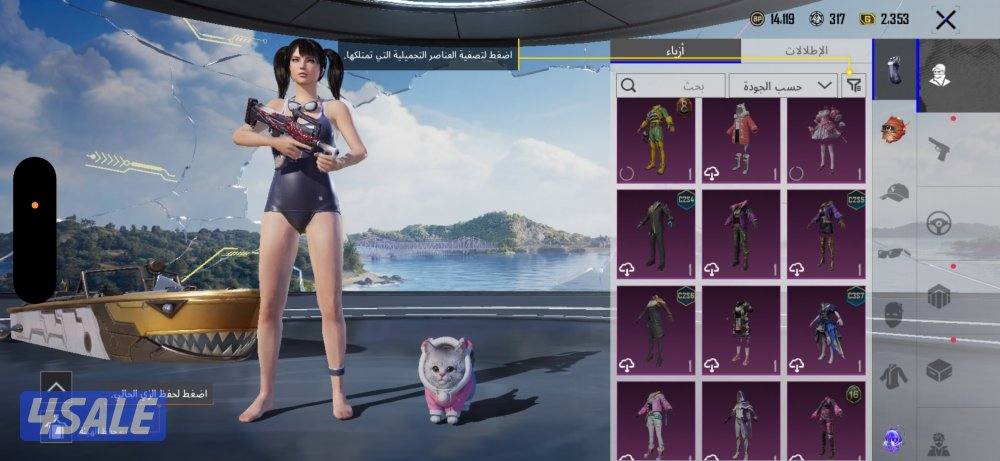1000x461 pixels.
Task: Click the بحث search field
Action: tap(670, 86)
